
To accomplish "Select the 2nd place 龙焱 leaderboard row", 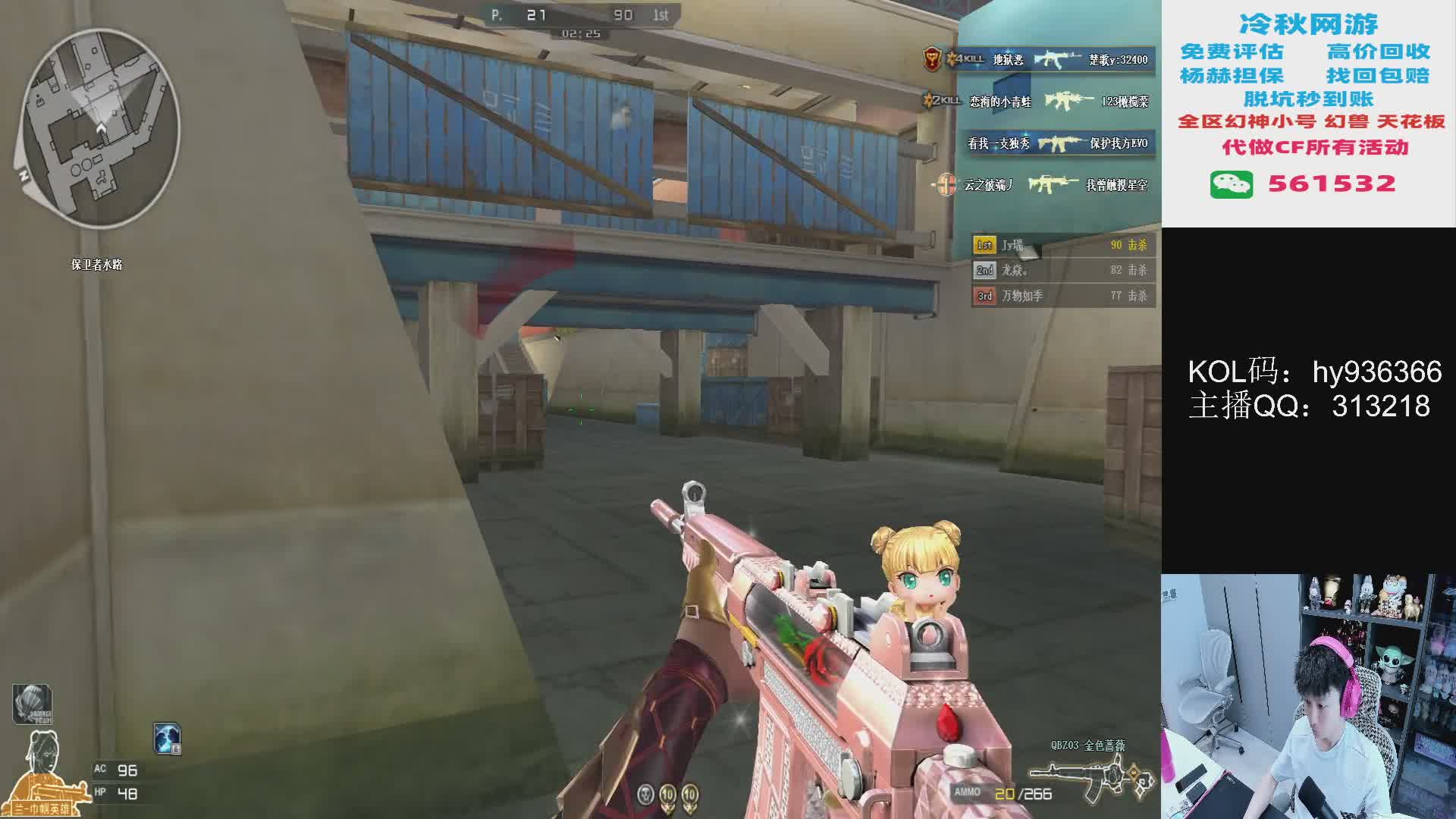I will pyautogui.click(x=1063, y=270).
